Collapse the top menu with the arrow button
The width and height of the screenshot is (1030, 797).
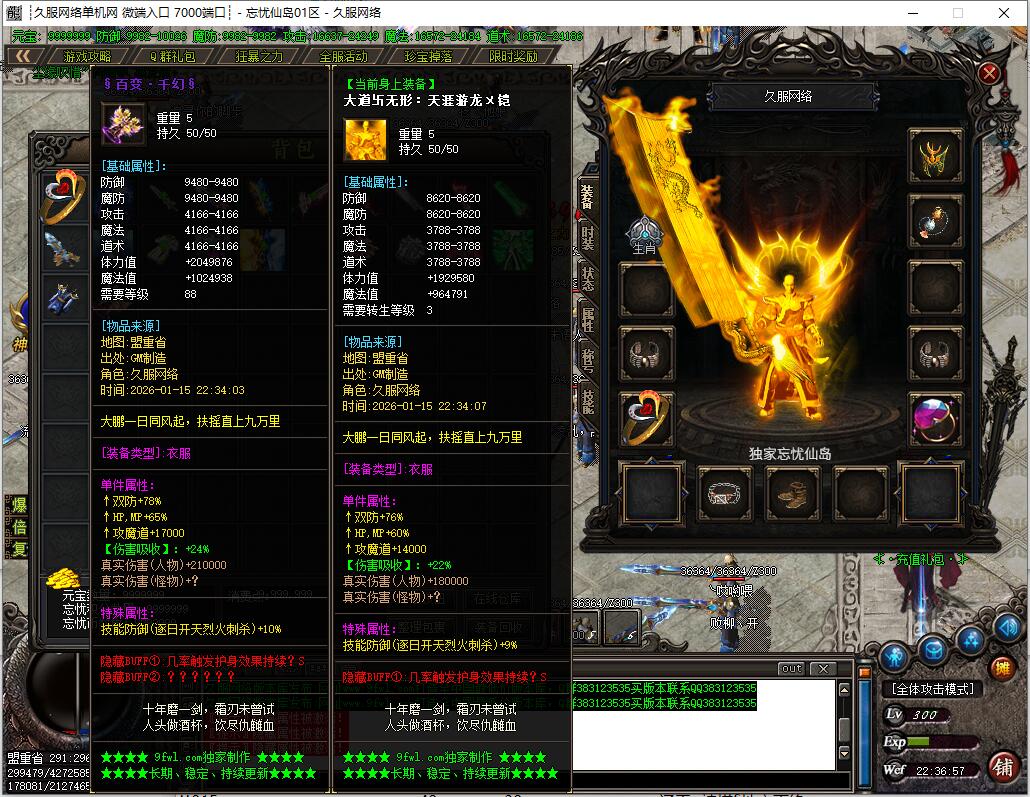click(x=24, y=57)
